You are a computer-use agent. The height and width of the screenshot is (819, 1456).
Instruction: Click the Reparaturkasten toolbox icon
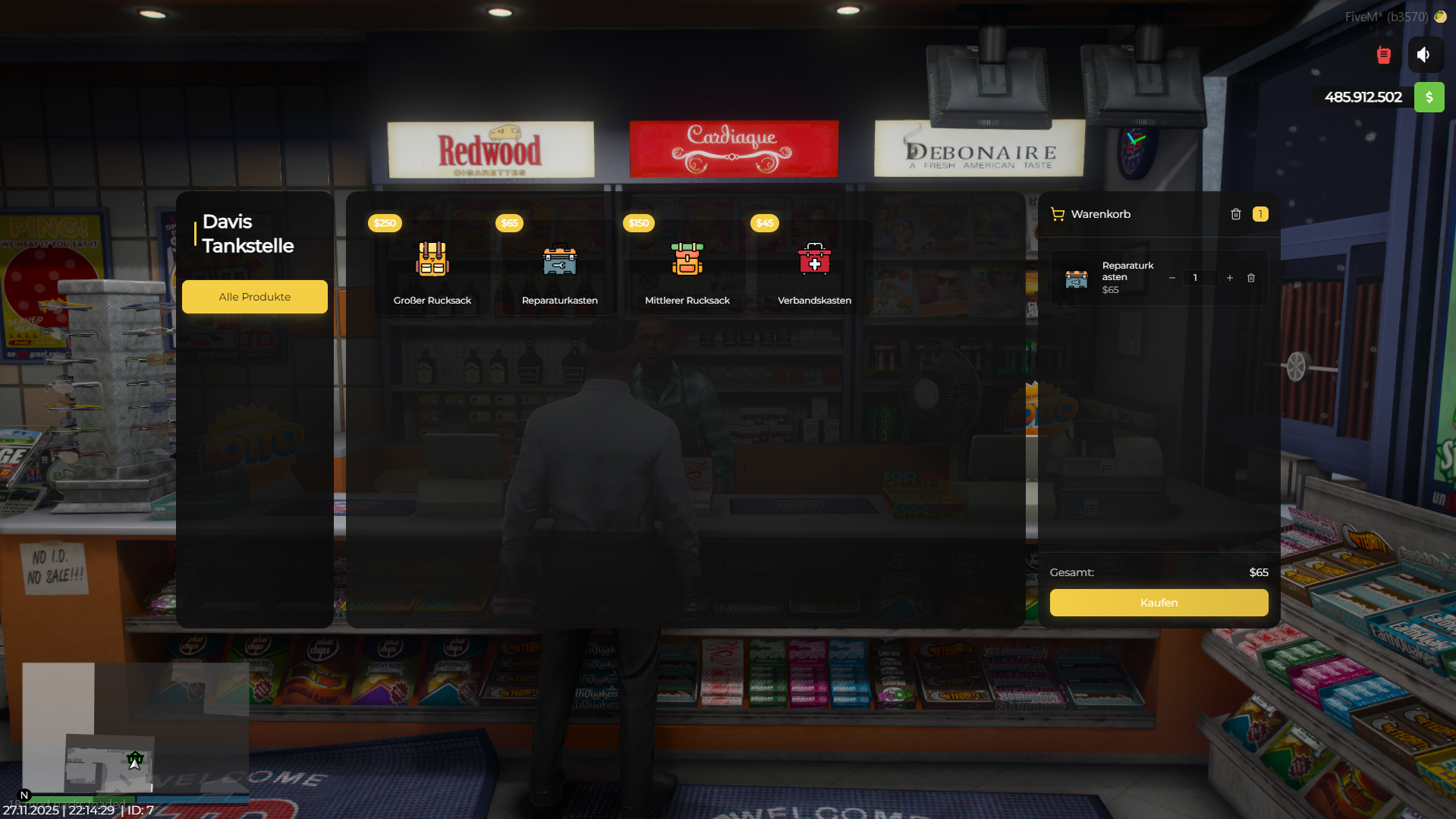558,262
